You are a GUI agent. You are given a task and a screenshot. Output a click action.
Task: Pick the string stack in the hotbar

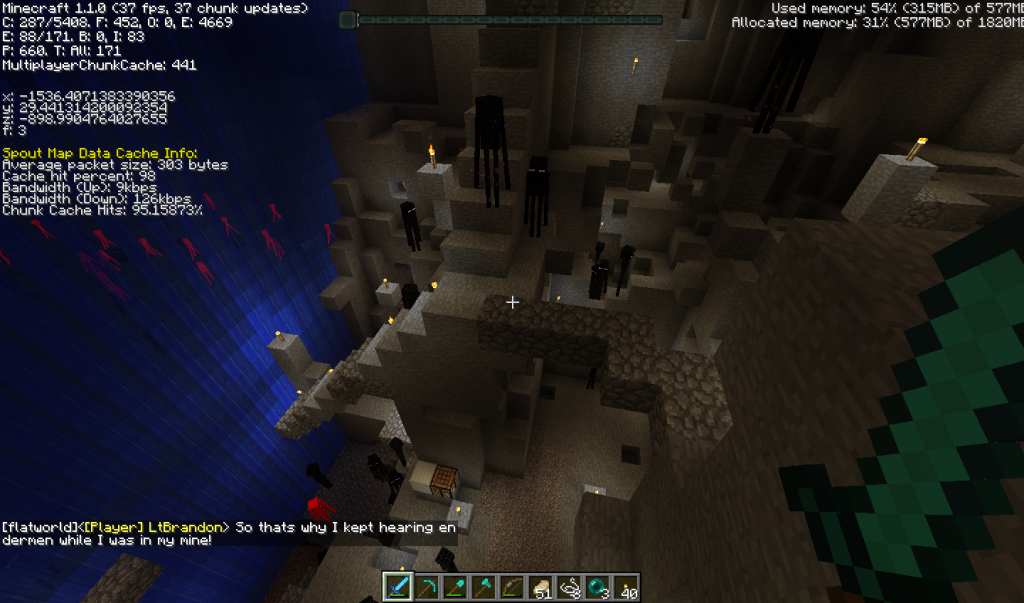(x=568, y=587)
